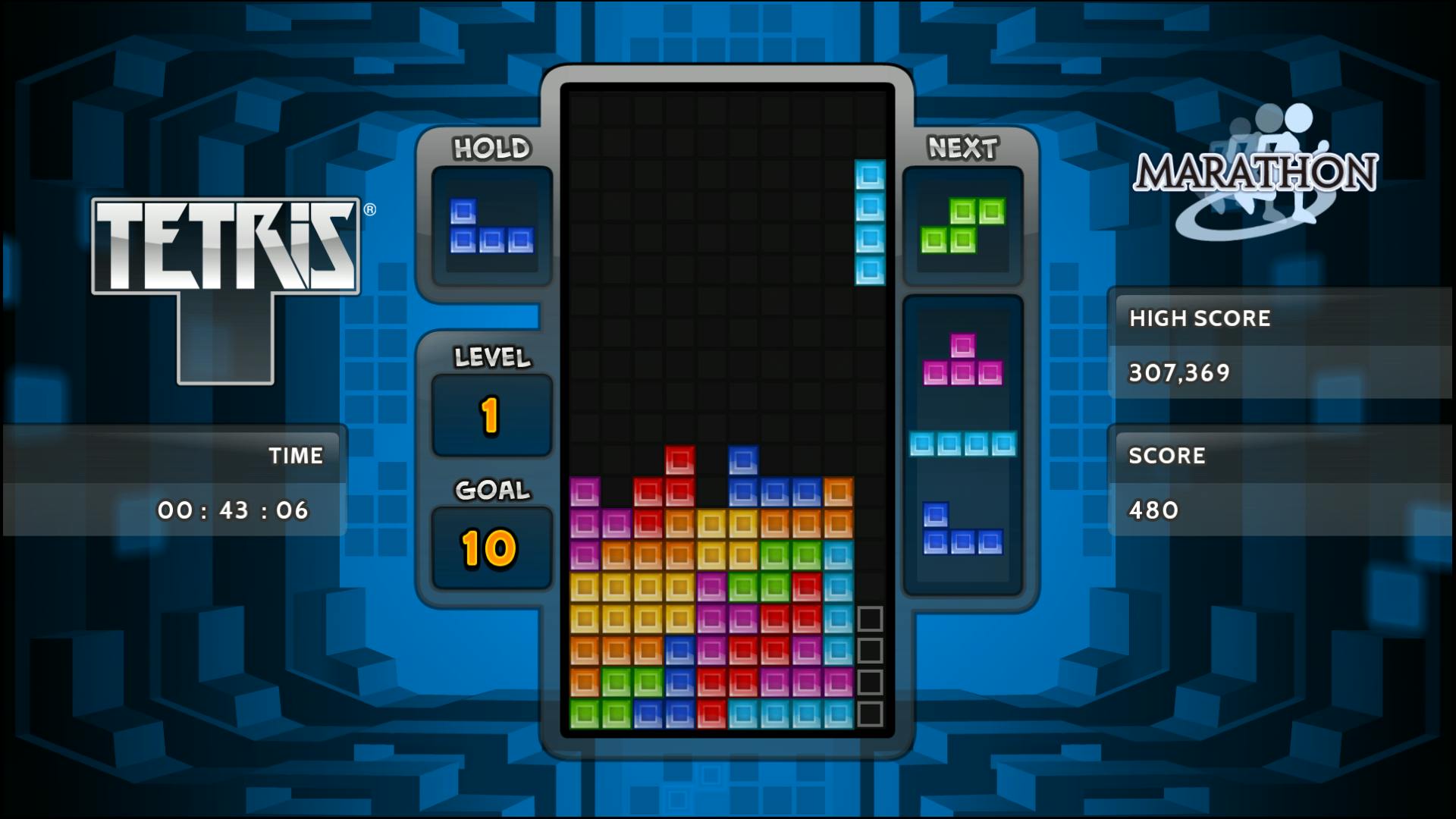Click the blue block at the stack's top right
1456x819 pixels.
pyautogui.click(x=743, y=458)
